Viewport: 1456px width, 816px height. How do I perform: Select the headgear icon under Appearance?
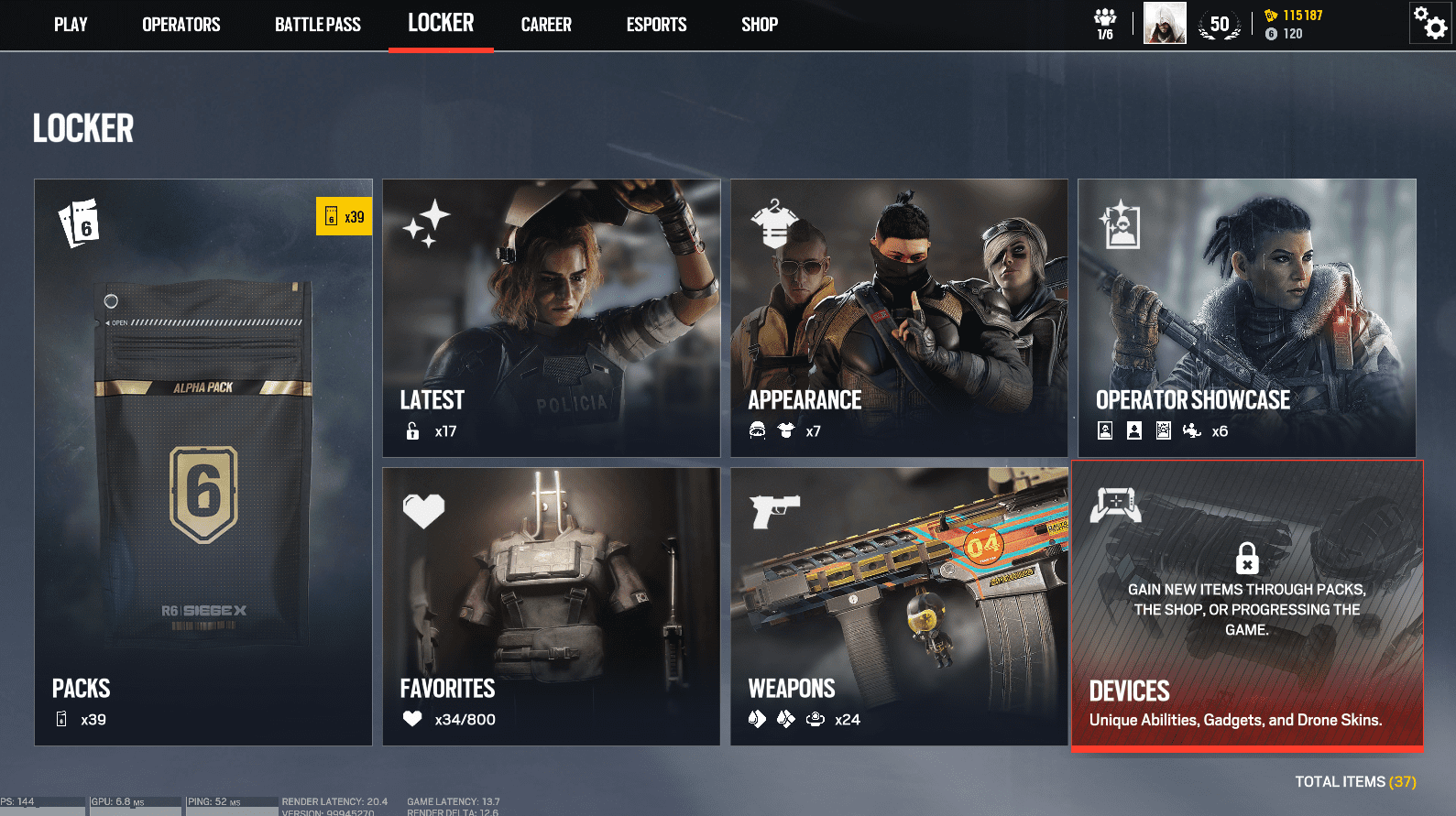[756, 430]
